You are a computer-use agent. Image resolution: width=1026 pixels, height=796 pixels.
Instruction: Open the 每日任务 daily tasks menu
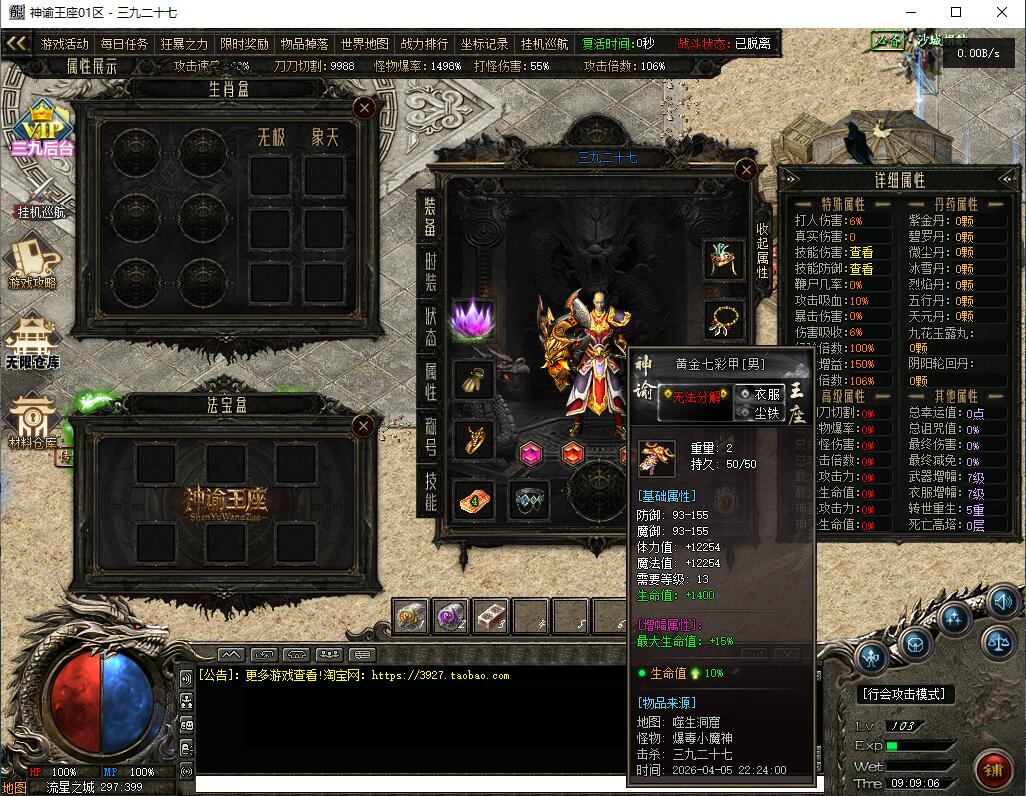124,44
